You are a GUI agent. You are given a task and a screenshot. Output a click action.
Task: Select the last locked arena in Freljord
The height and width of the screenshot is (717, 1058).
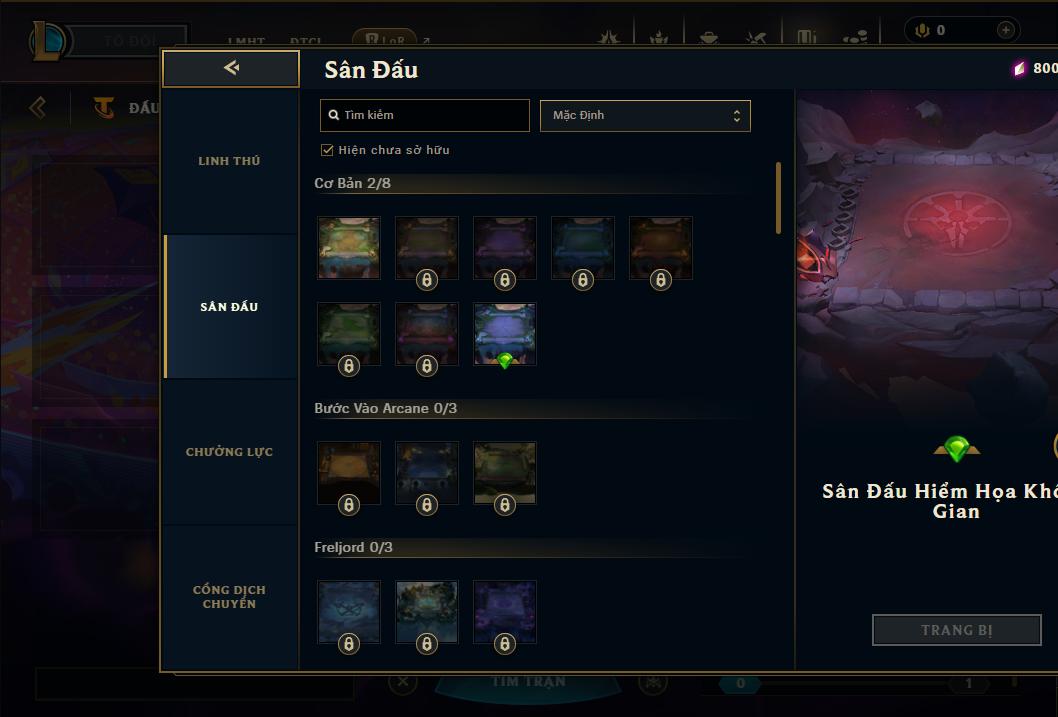pyautogui.click(x=505, y=611)
